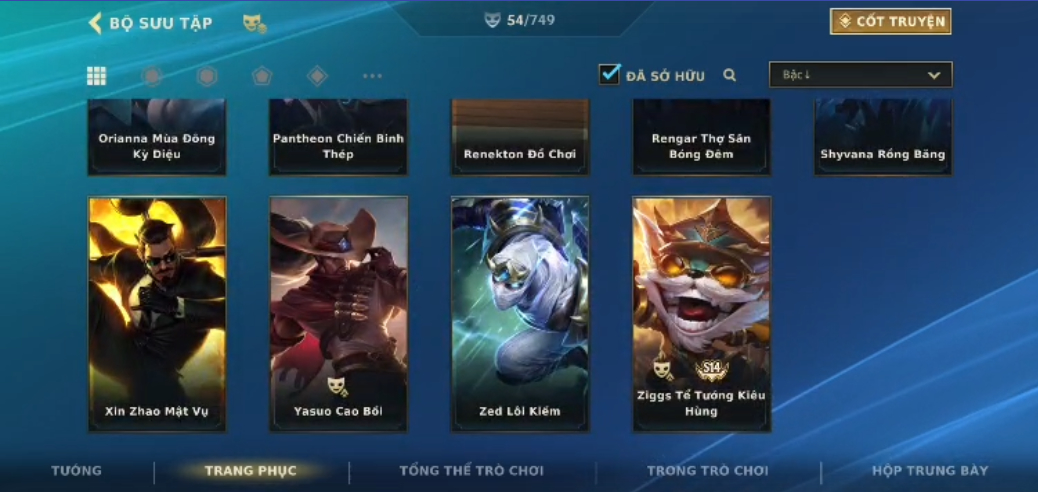Select the Yasuo Cao Bồi skin card

[338, 314]
